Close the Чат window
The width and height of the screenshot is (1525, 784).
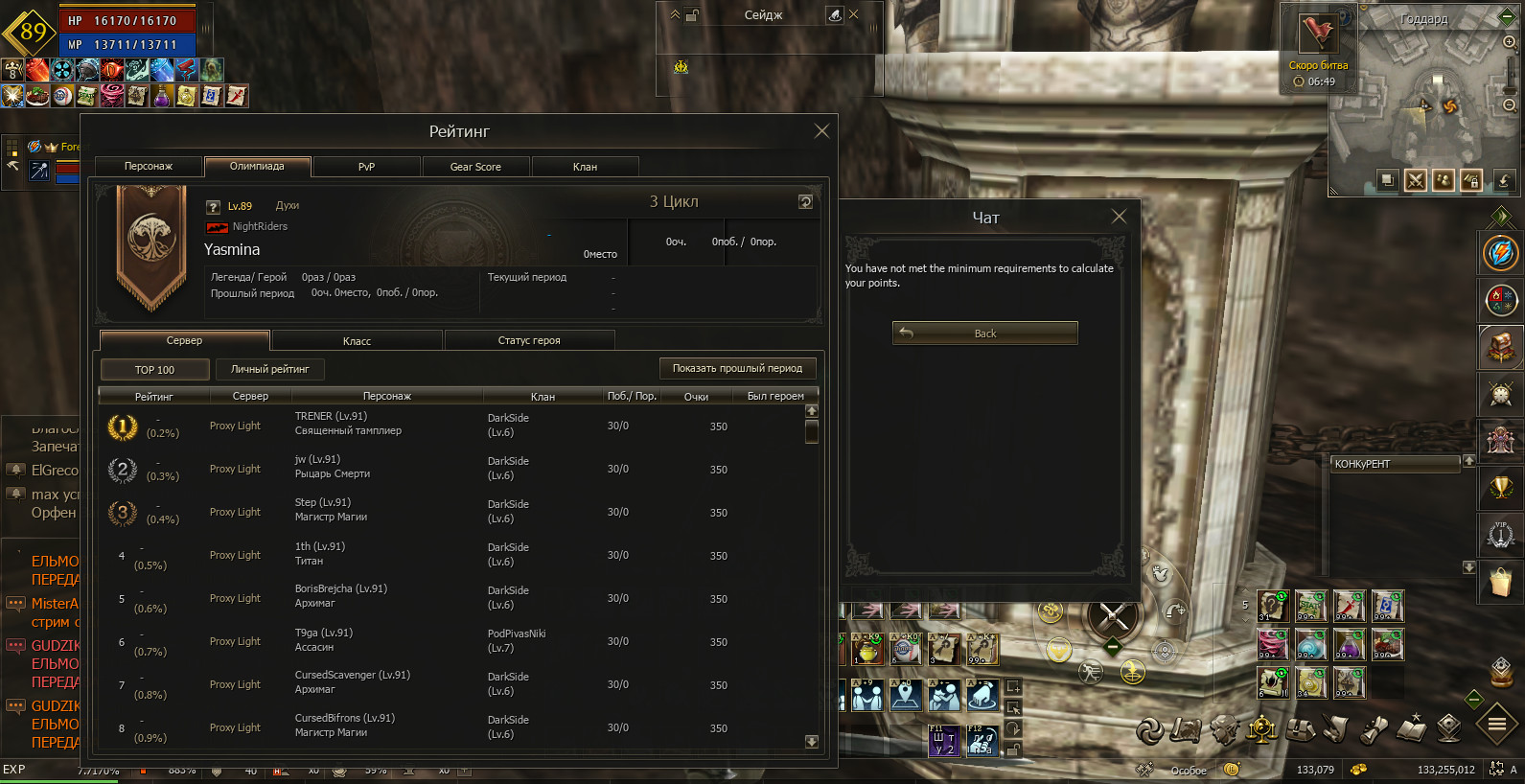(1119, 217)
